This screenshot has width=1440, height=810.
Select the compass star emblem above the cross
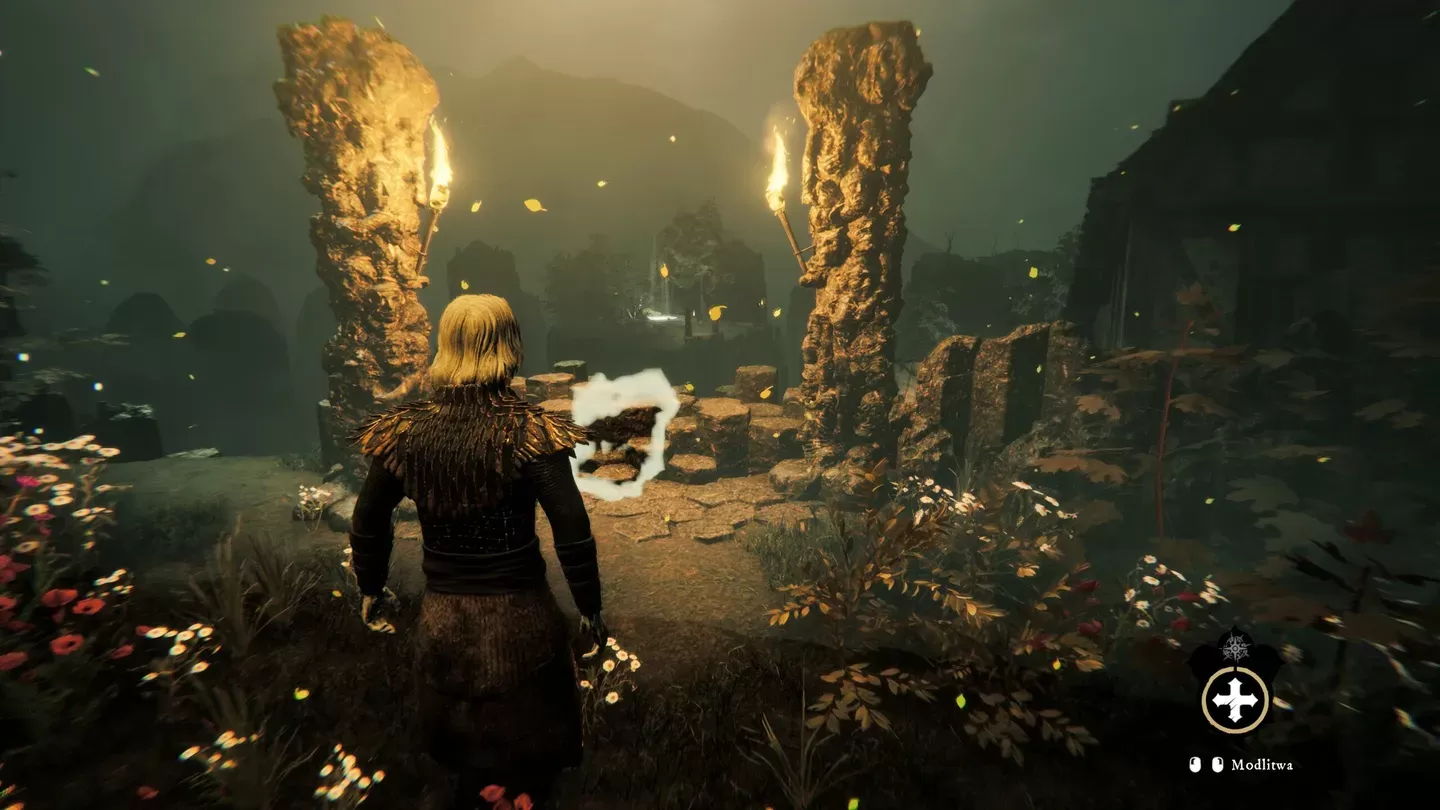click(1235, 648)
